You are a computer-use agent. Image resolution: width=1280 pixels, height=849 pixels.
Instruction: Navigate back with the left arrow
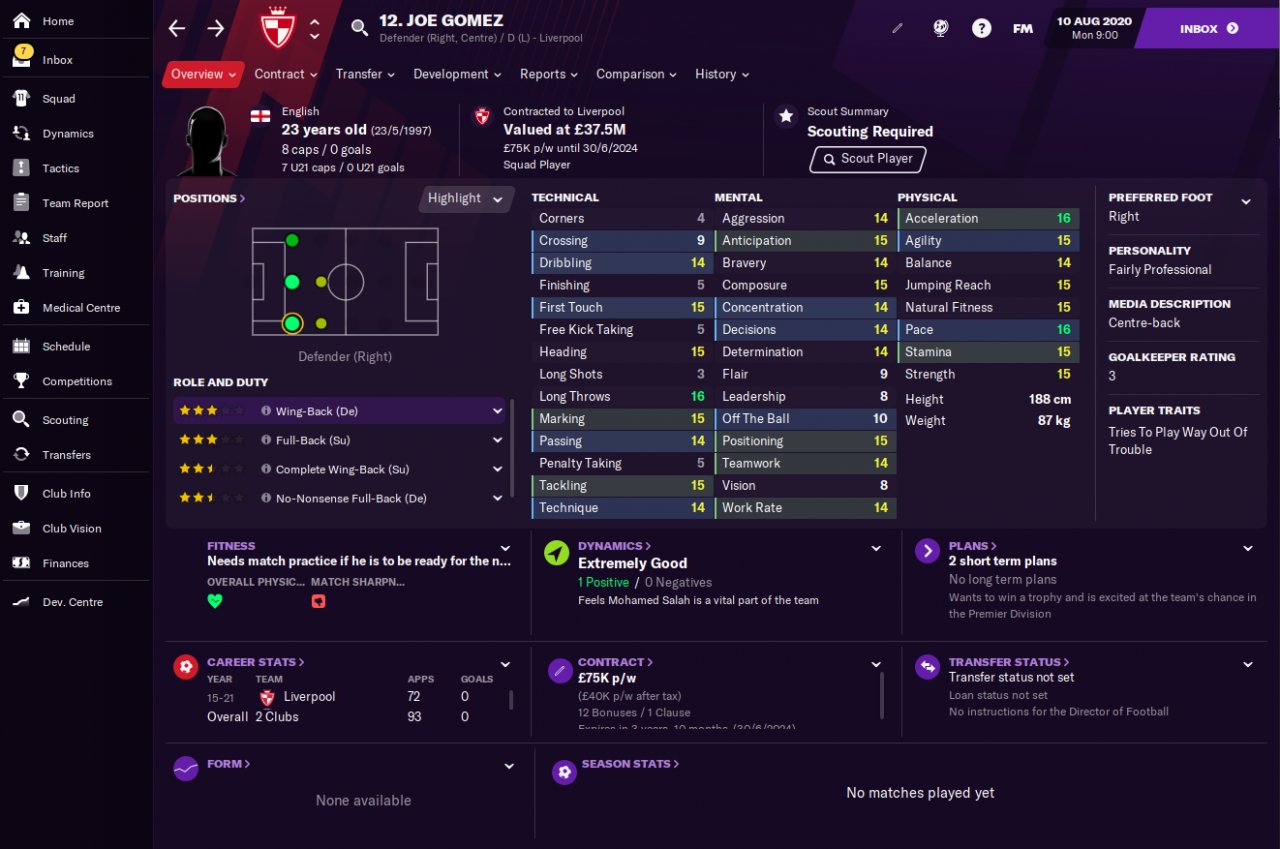coord(177,29)
